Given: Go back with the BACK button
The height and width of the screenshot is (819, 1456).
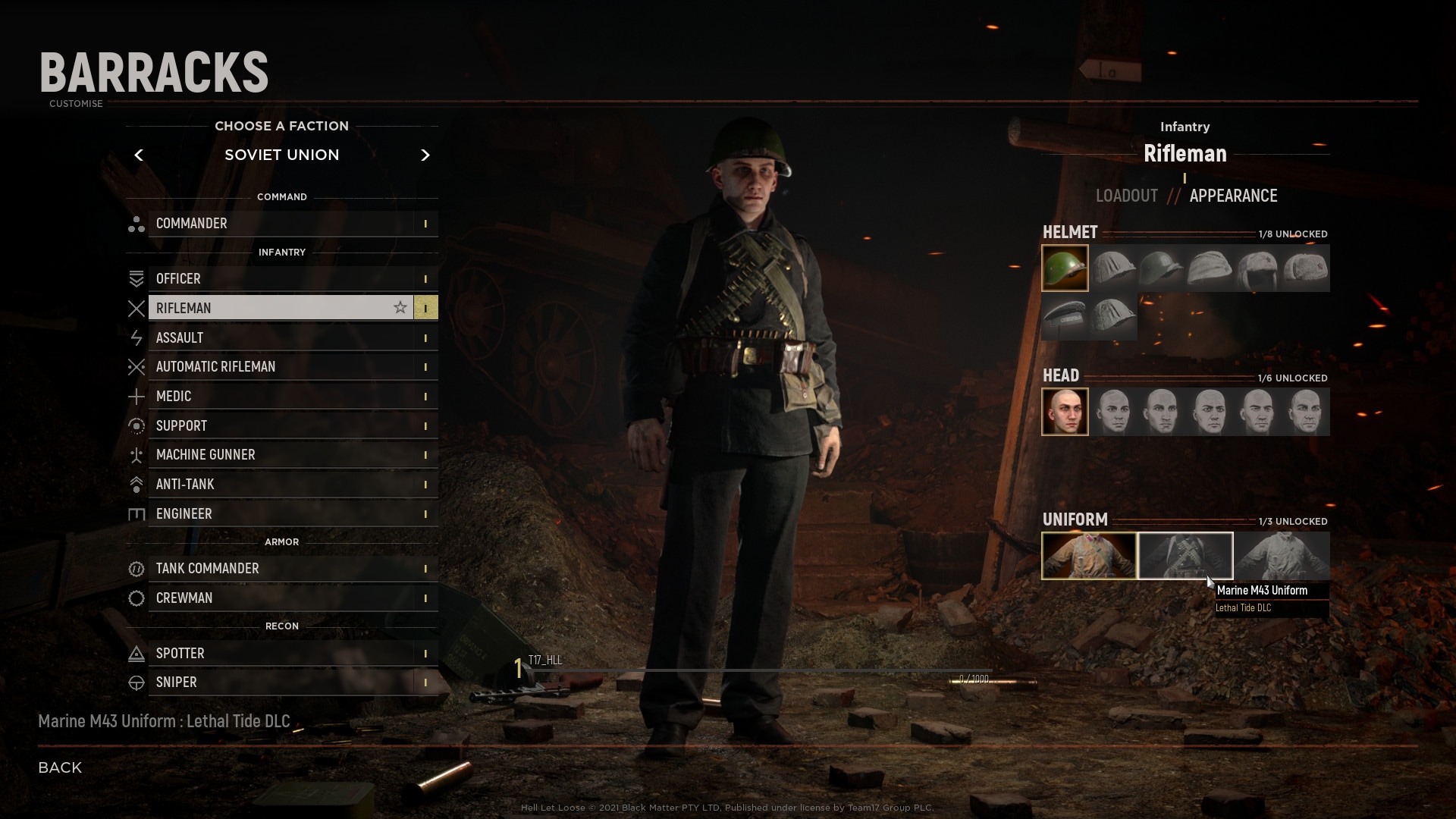Looking at the screenshot, I should click(60, 767).
